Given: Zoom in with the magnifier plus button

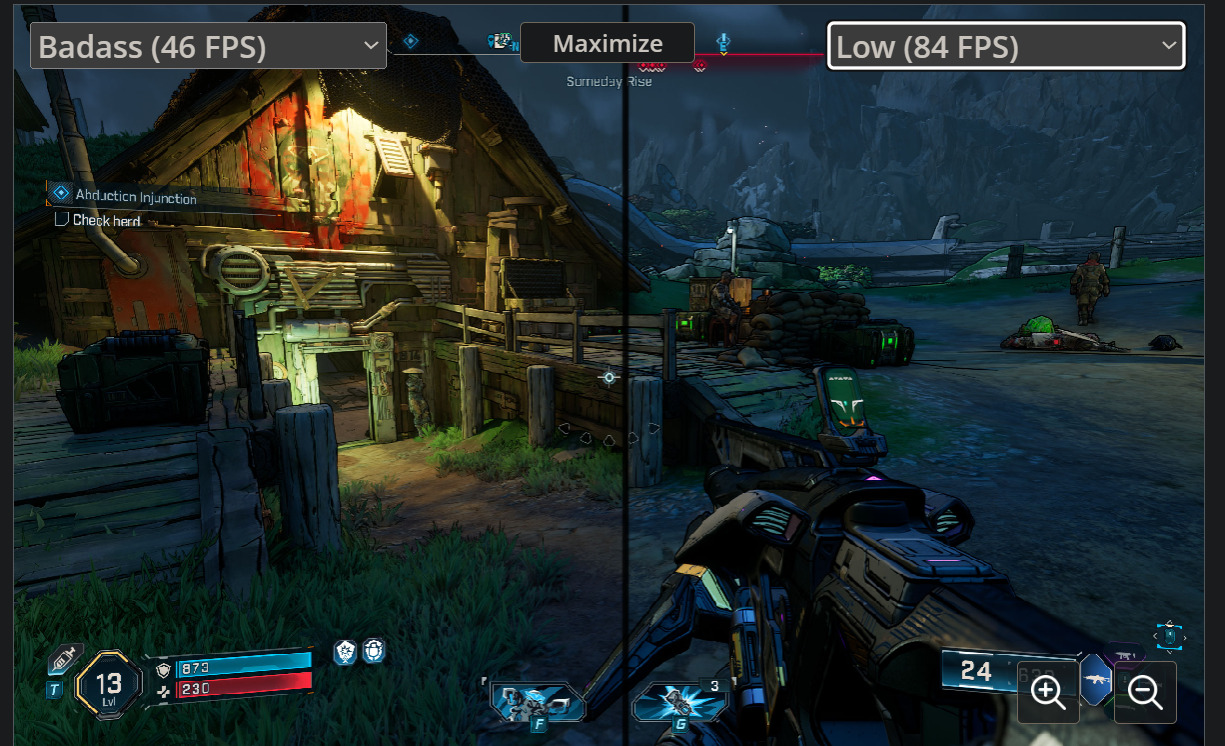Looking at the screenshot, I should 1048,691.
